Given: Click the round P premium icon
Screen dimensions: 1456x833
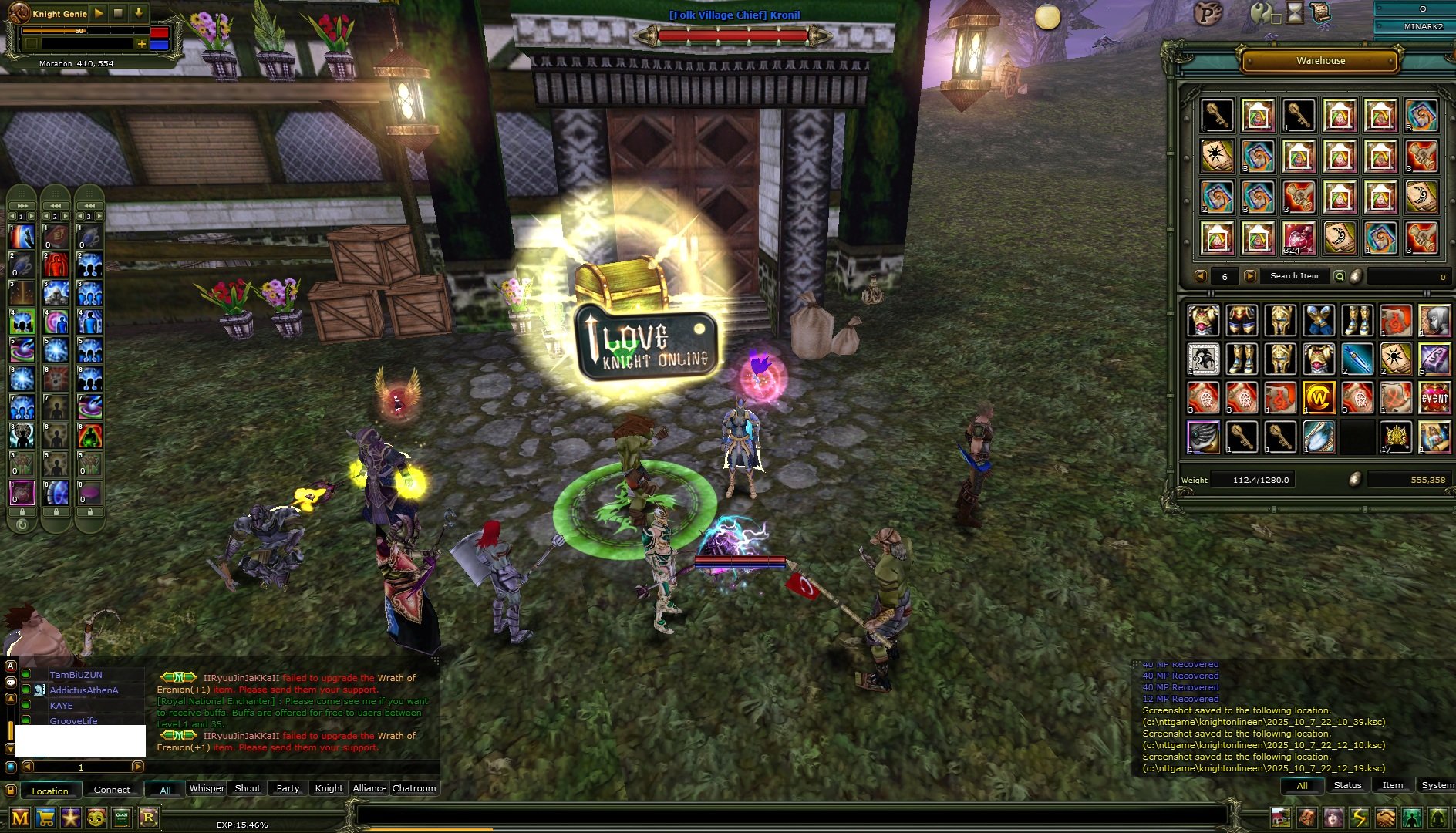Looking at the screenshot, I should (x=1208, y=13).
